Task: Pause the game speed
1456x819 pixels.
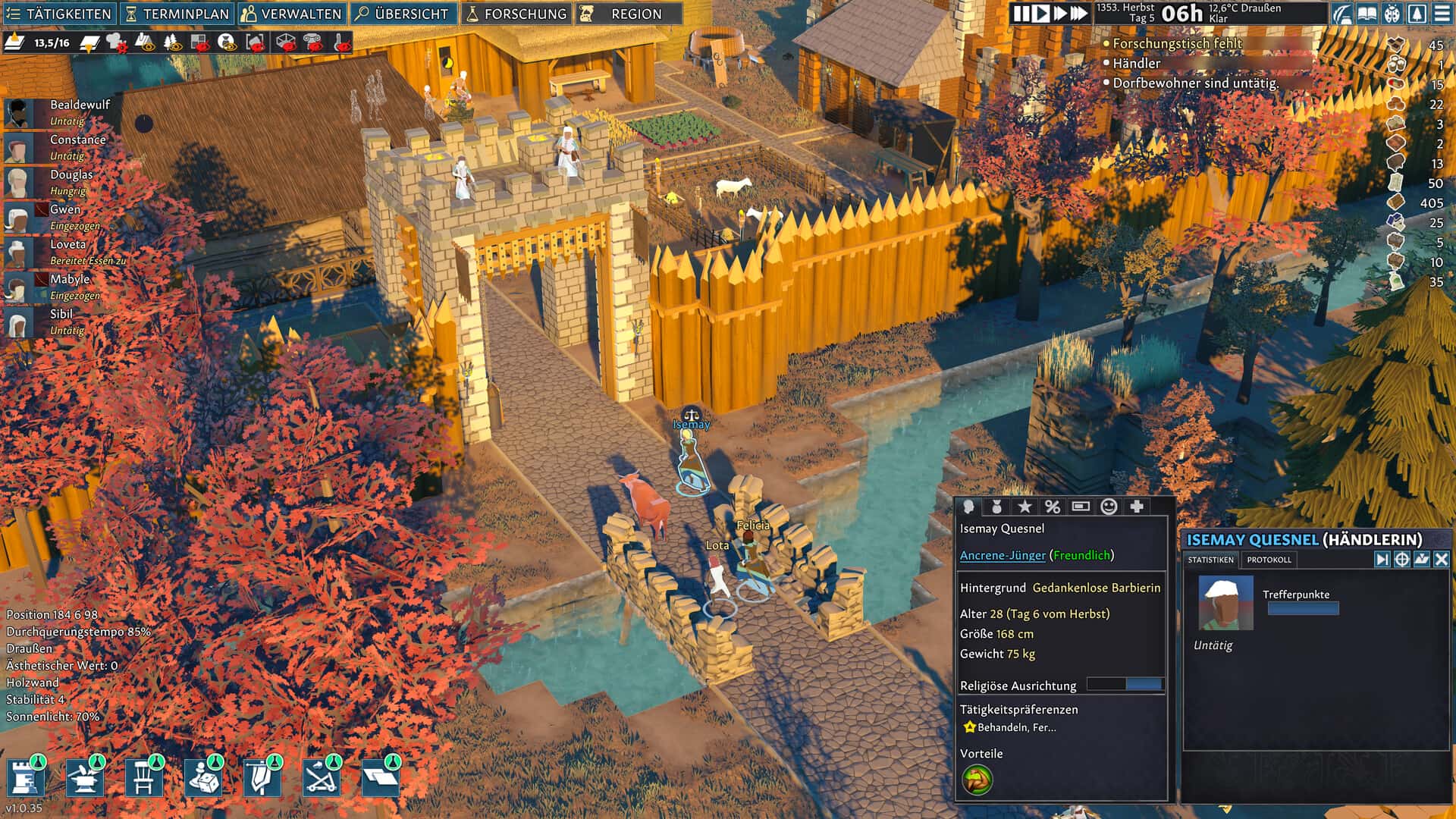Action: point(1022,14)
